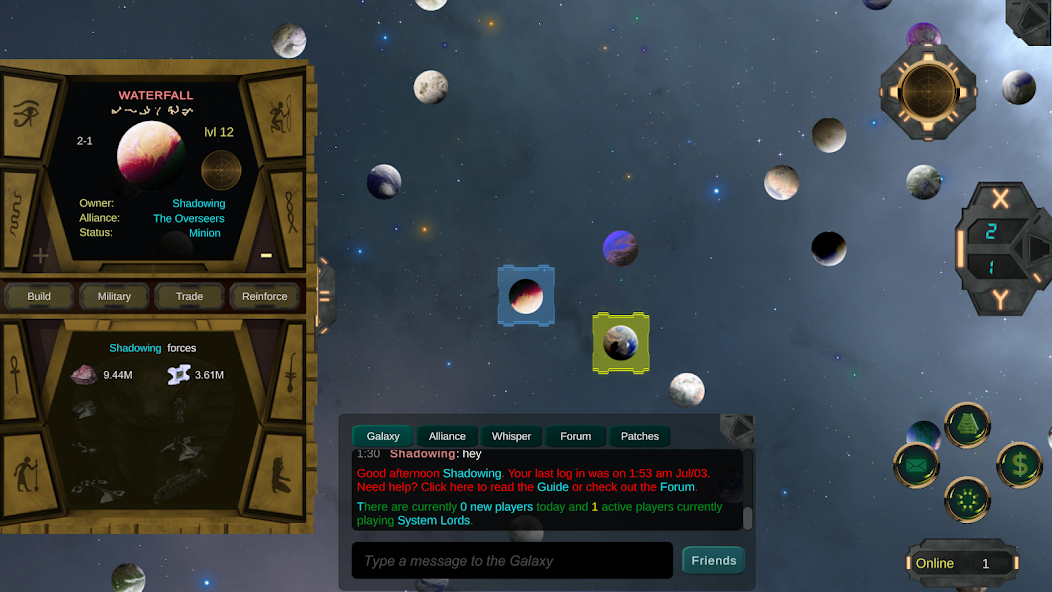1052x592 pixels.
Task: Switch to the Galaxy chat tab
Action: (383, 436)
